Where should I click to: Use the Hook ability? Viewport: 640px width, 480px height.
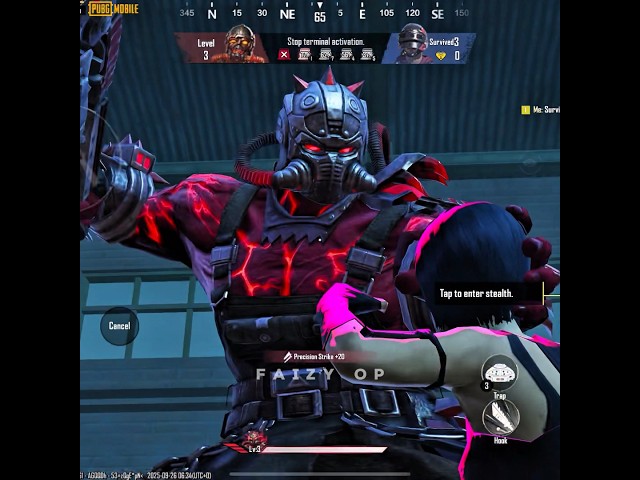pos(500,418)
